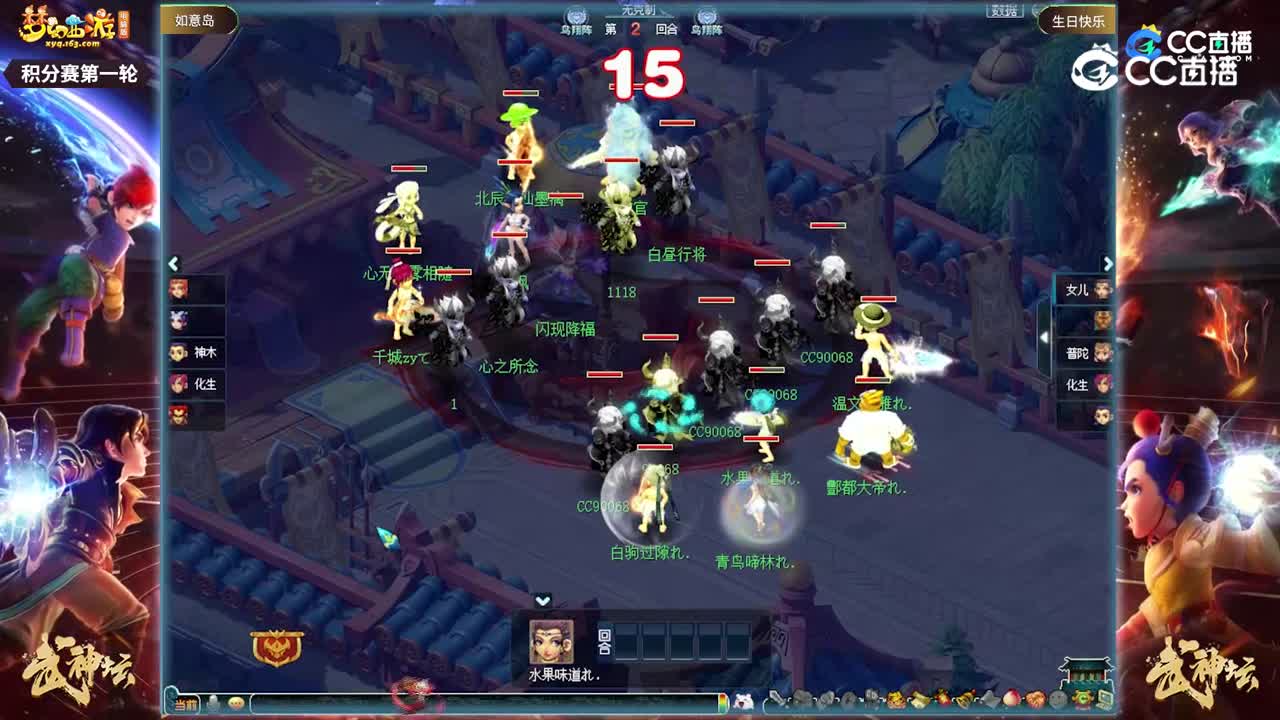Screen dimensions: 1280x720
Task: Click the right team's 鸟翔阵 formation icon
Action: [707, 15]
